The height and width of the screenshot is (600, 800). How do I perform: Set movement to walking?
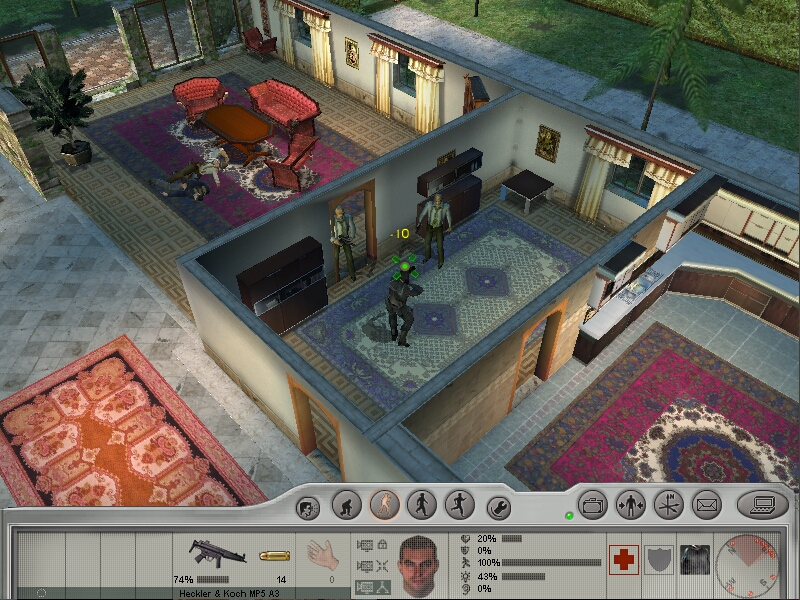[422, 504]
